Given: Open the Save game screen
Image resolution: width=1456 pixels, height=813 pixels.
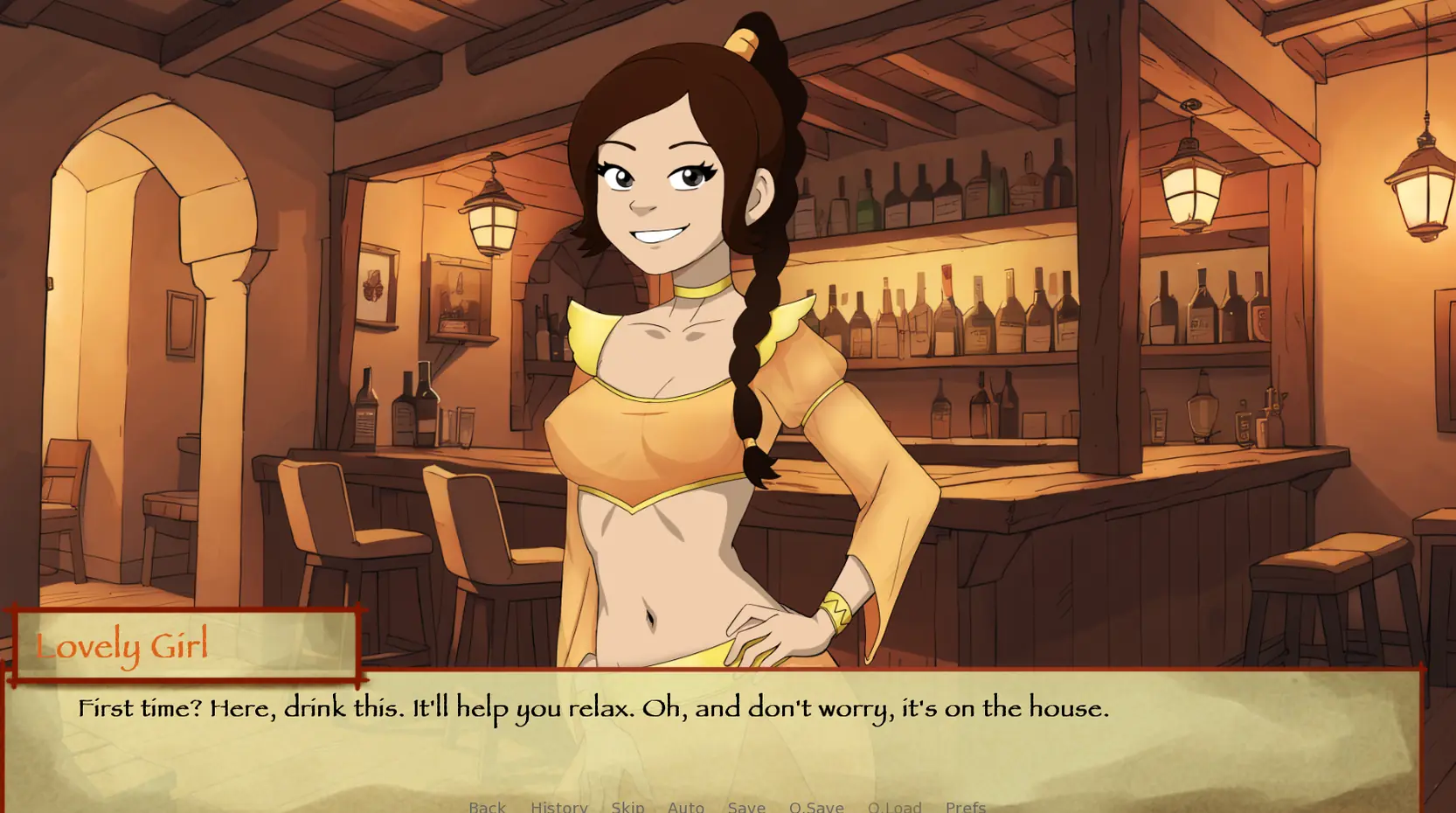Looking at the screenshot, I should coord(746,806).
